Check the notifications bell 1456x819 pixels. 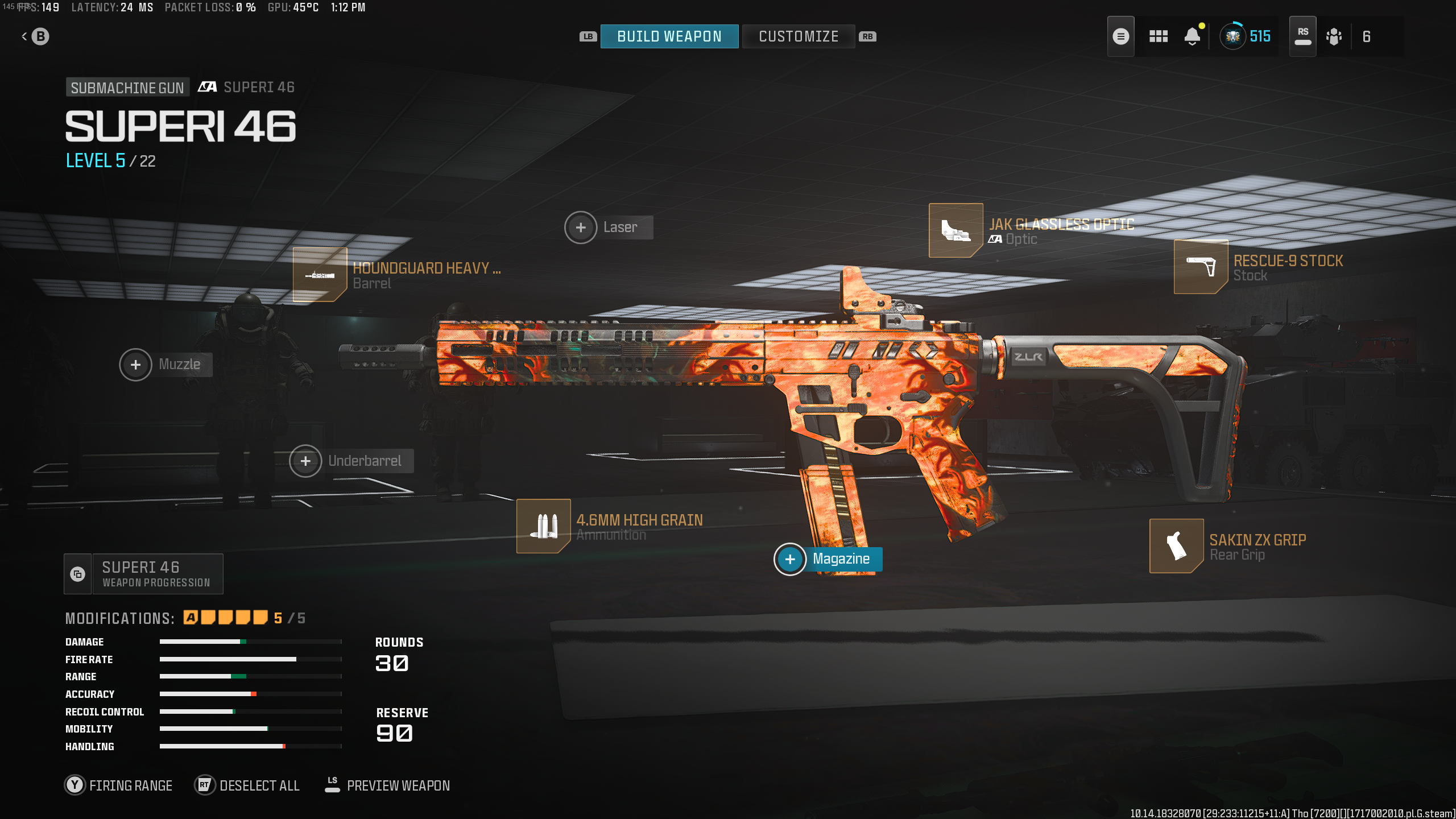(1192, 36)
